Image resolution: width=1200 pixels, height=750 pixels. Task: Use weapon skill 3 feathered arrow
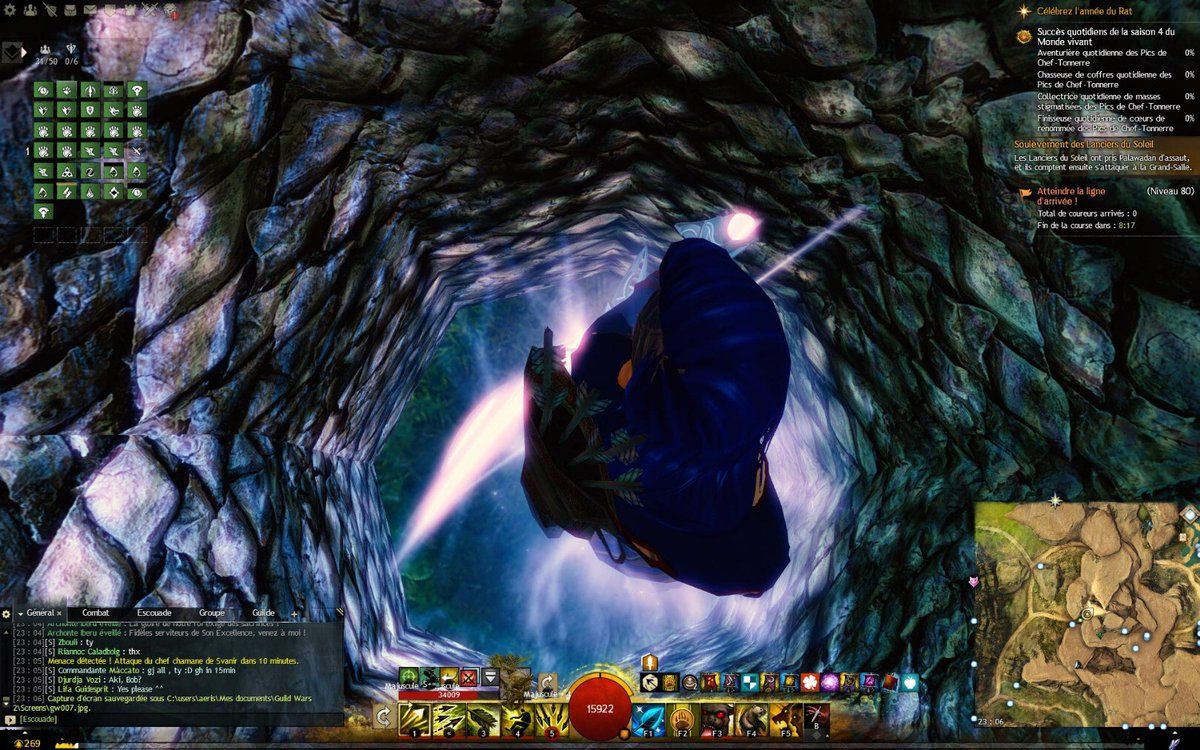tap(484, 718)
